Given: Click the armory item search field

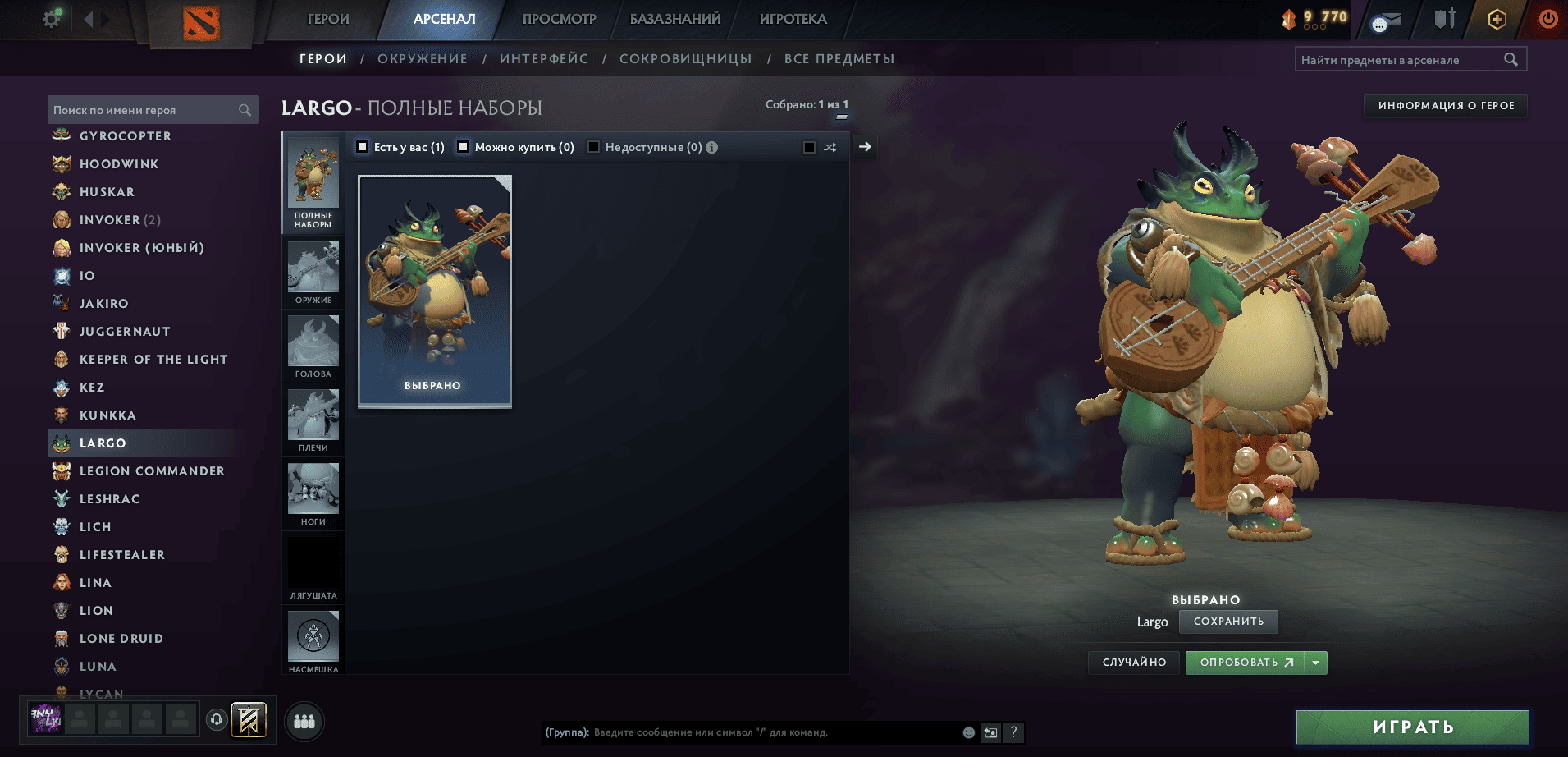Looking at the screenshot, I should click(1399, 60).
